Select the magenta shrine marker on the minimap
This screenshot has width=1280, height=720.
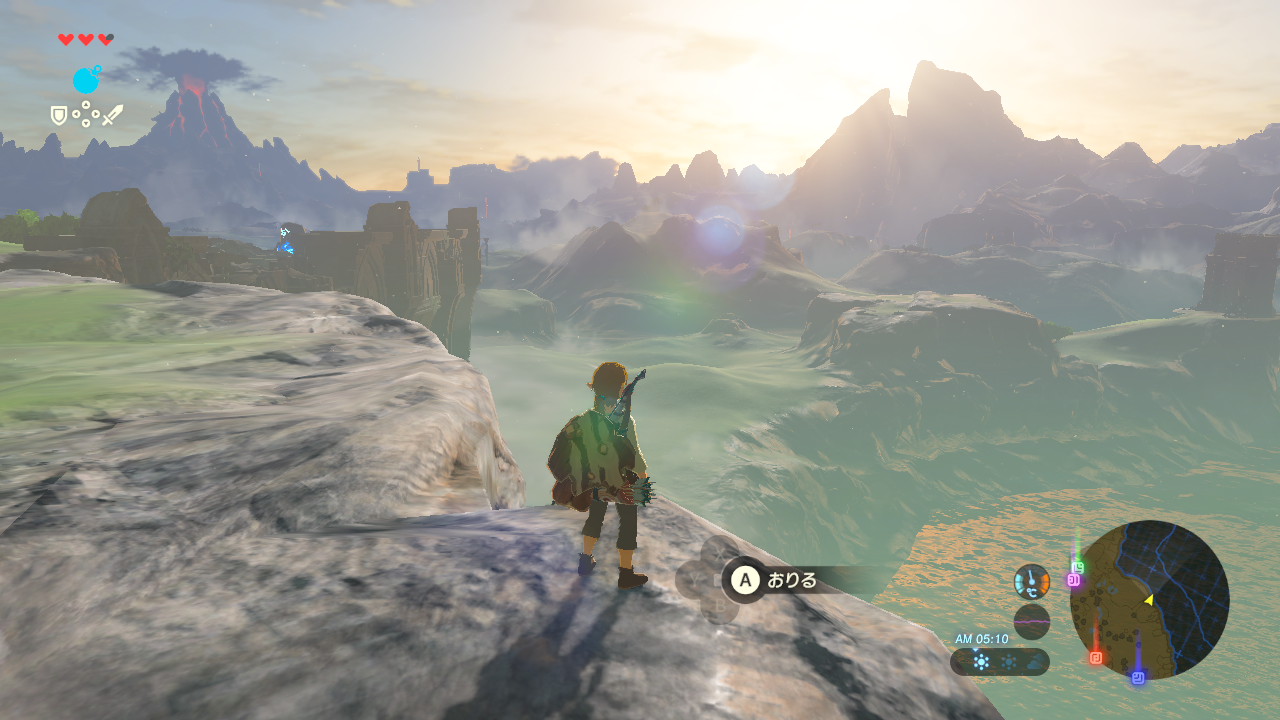tap(1072, 580)
